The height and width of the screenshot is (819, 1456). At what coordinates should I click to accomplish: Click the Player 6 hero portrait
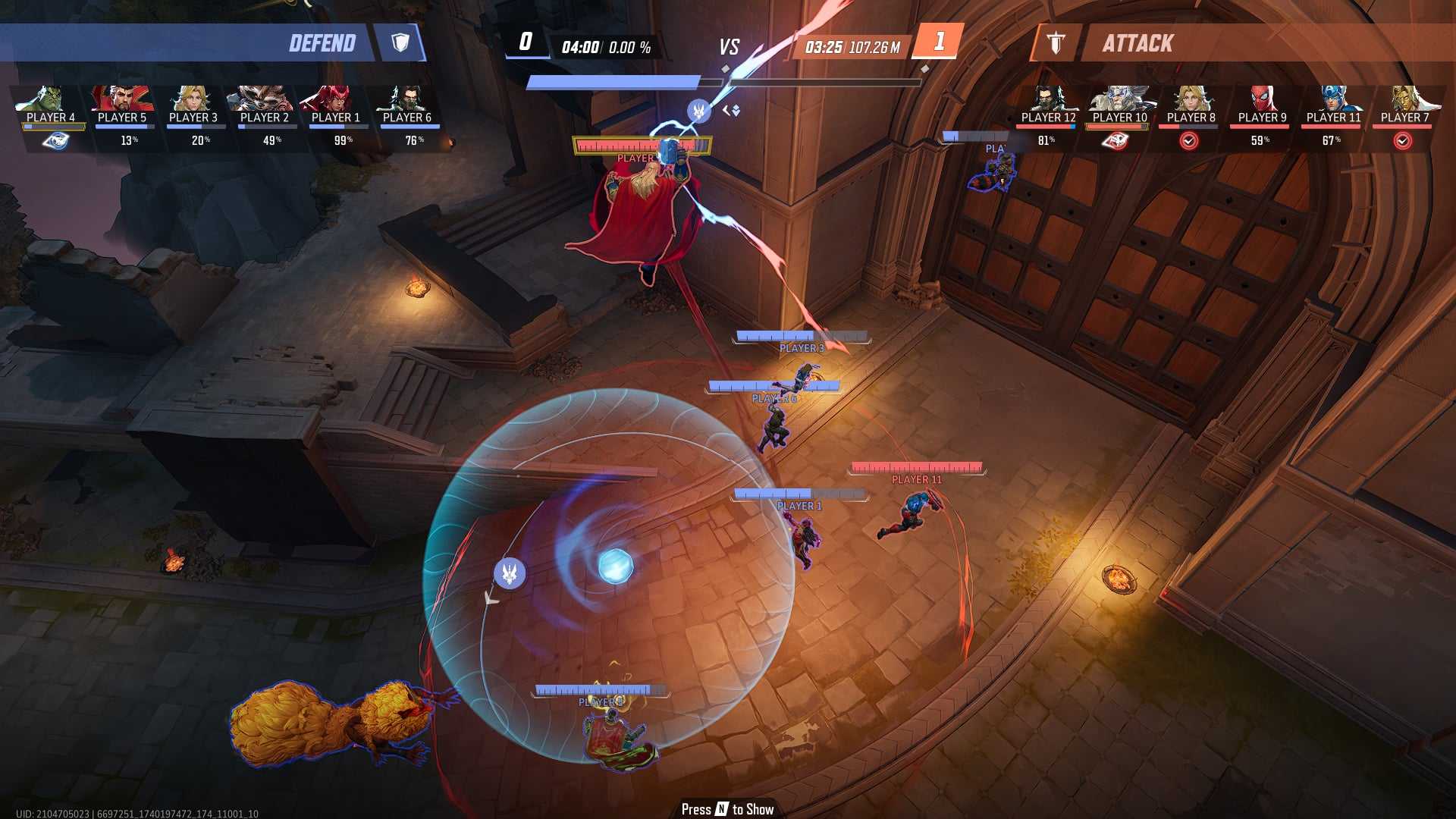pyautogui.click(x=406, y=99)
